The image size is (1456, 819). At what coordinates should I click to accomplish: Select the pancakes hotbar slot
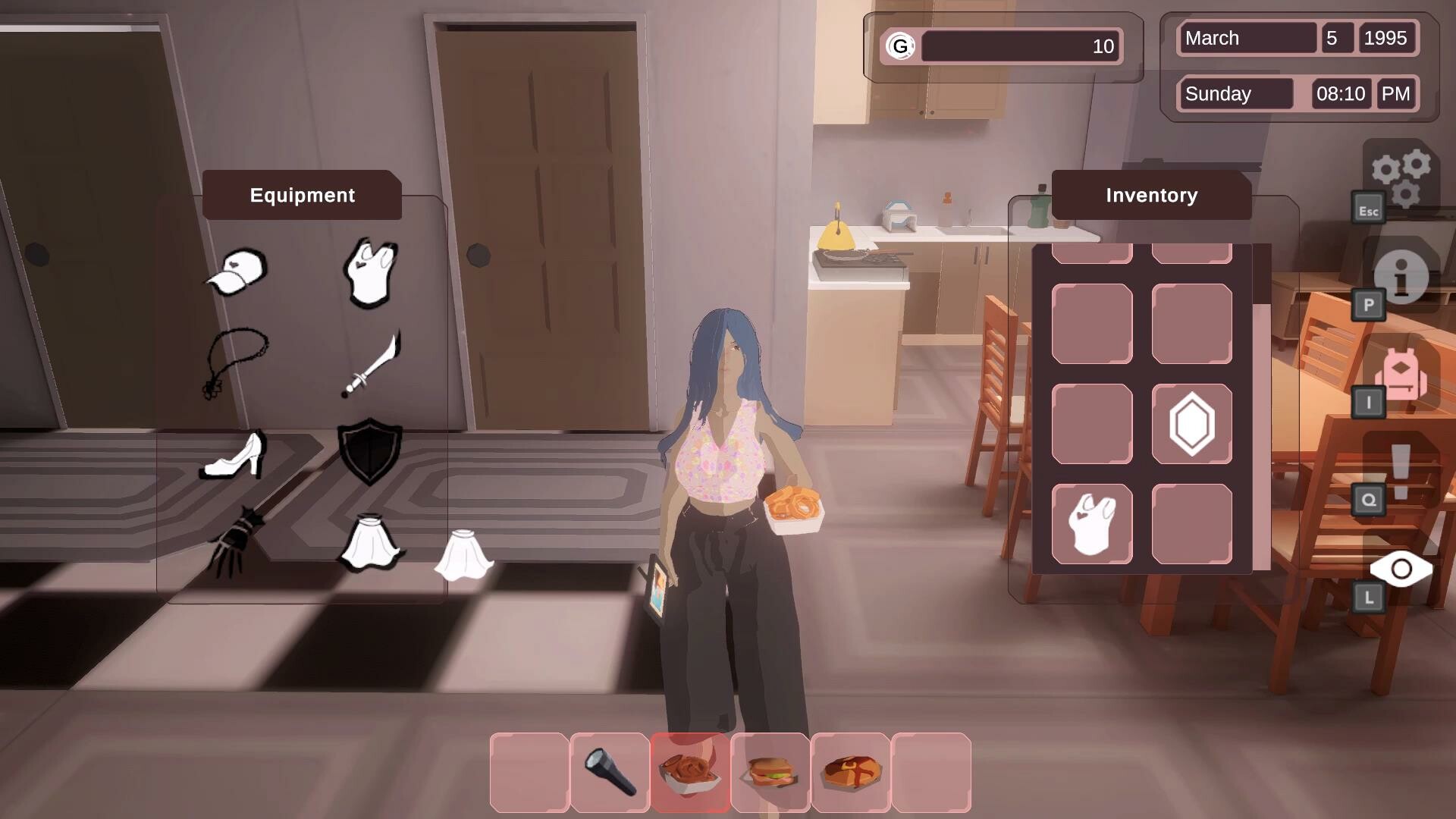tap(850, 772)
